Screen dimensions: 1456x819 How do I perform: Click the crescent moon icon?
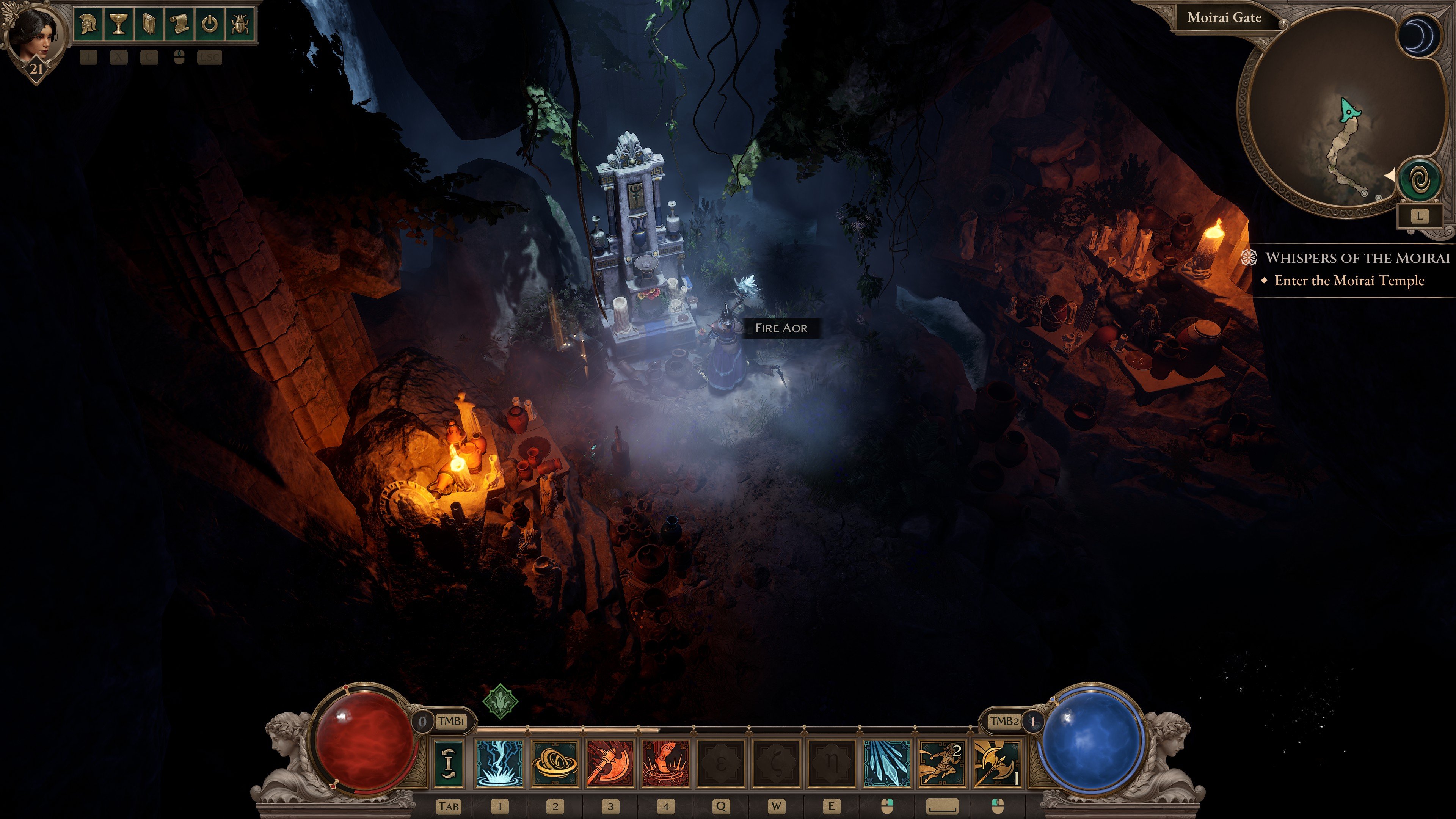point(1419,36)
